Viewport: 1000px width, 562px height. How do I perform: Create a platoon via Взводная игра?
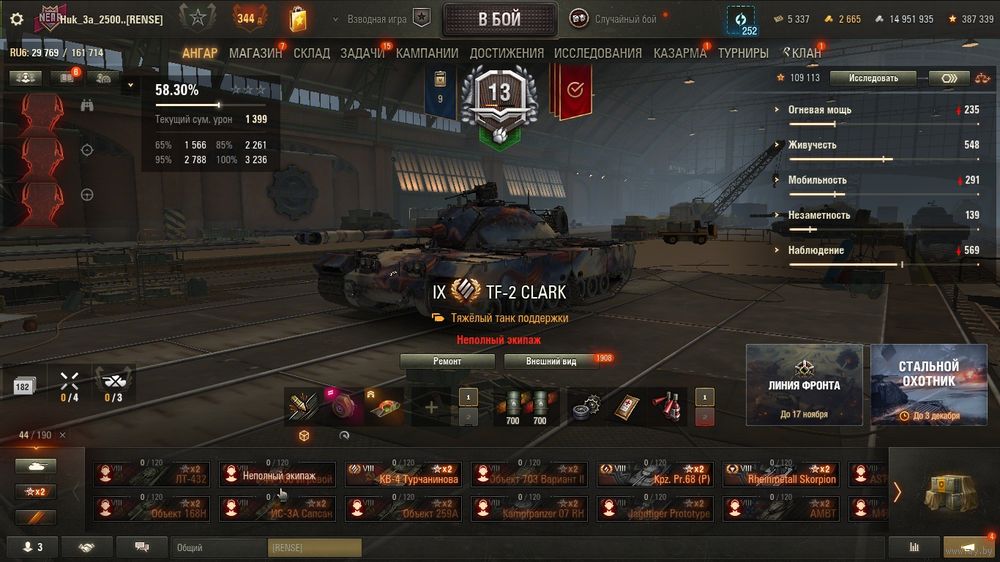[388, 19]
